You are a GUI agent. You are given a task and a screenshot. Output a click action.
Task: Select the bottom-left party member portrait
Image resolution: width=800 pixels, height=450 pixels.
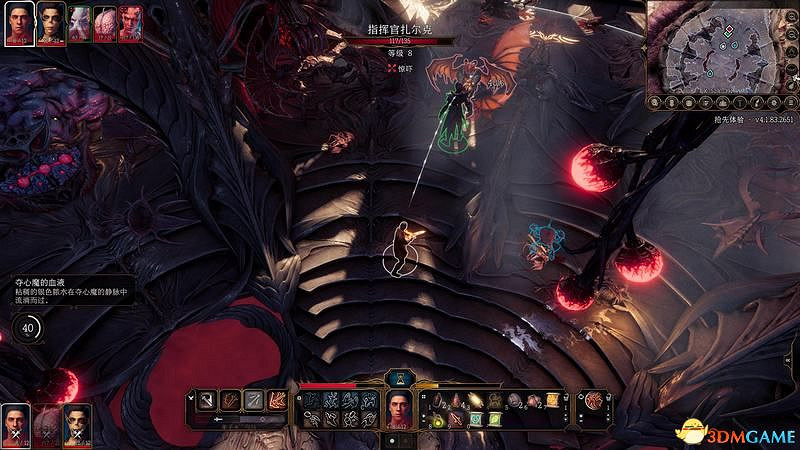[x=14, y=425]
